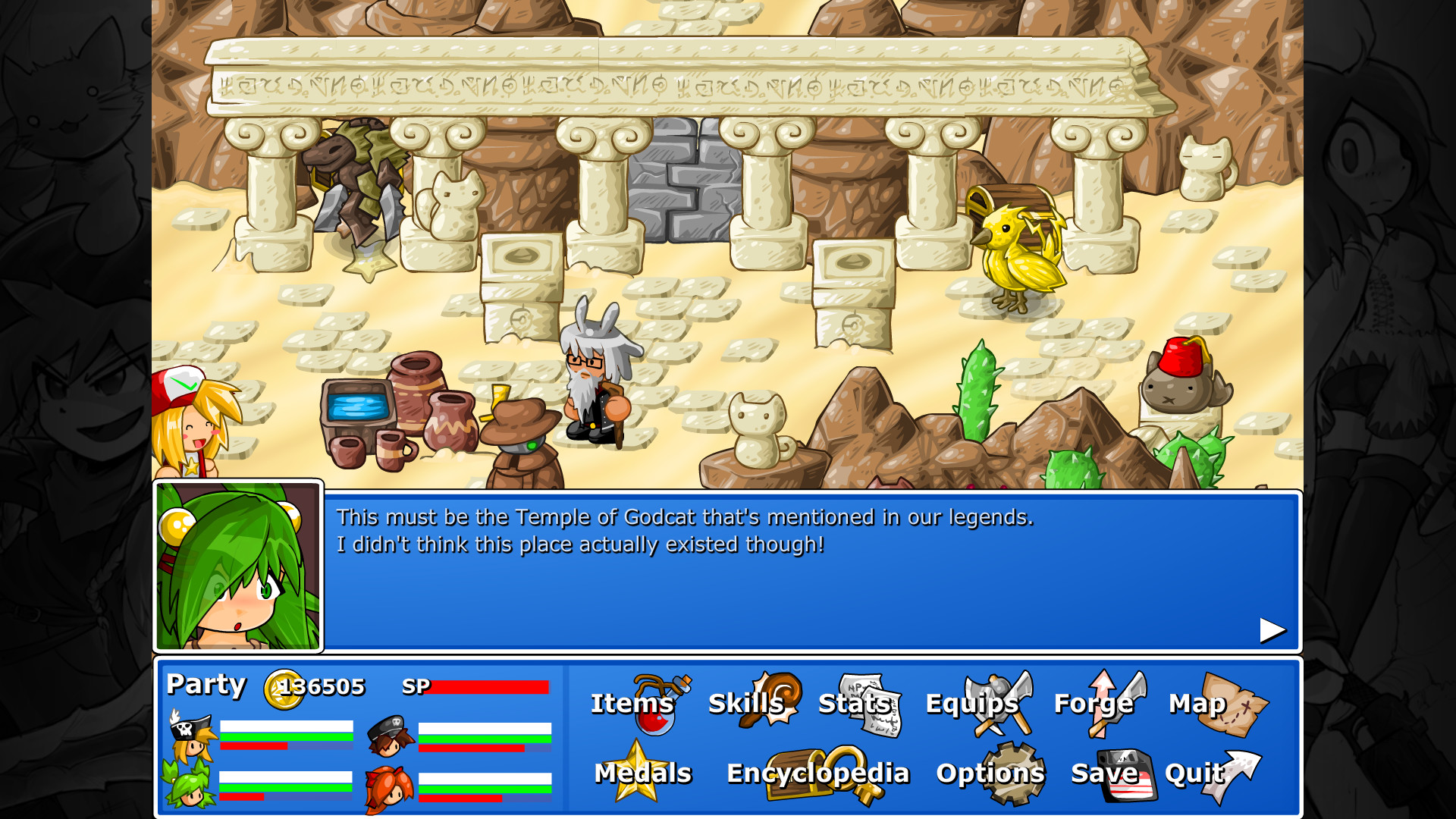Open the Options settings

click(x=990, y=773)
